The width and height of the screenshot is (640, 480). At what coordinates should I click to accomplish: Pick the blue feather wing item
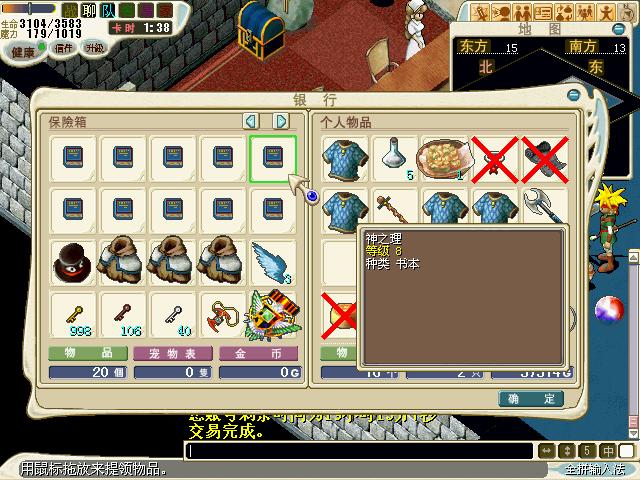coord(273,263)
